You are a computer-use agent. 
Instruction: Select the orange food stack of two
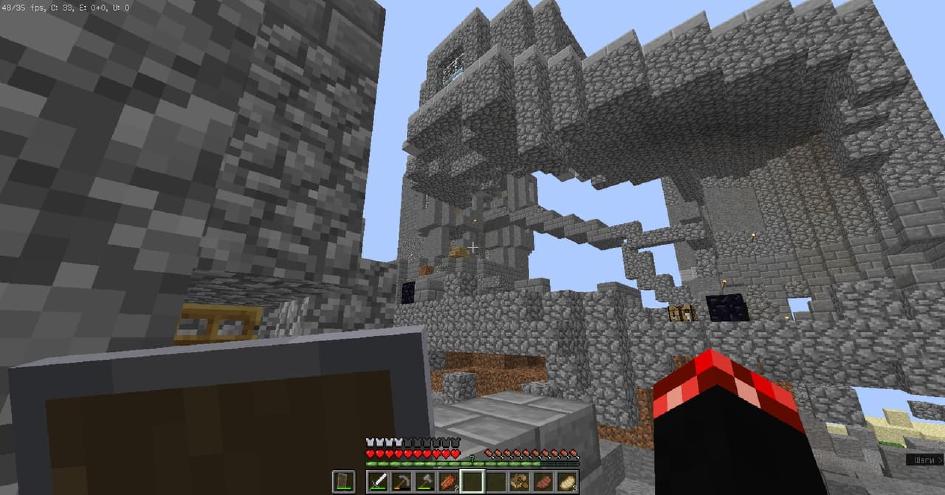coord(448,482)
